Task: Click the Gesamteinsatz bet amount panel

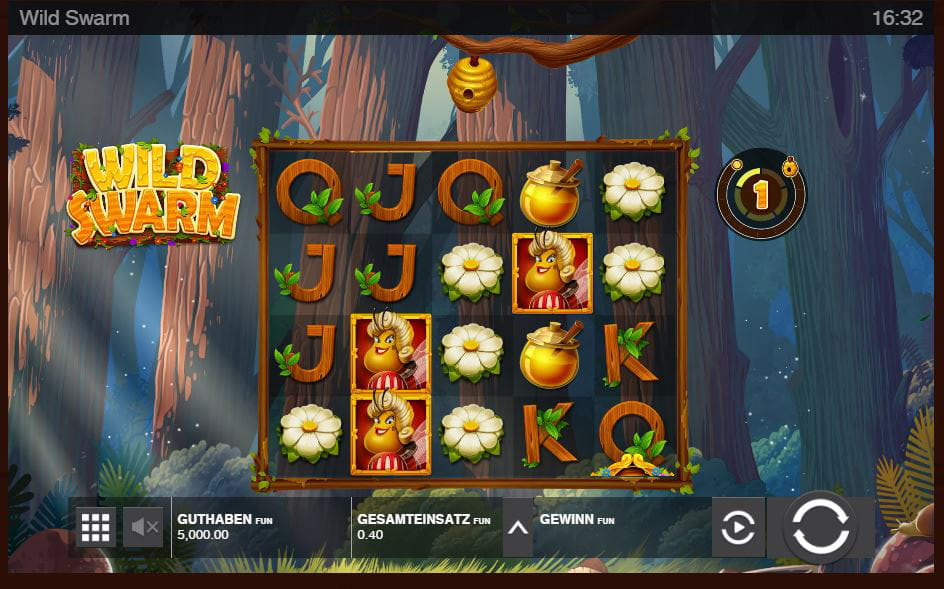Action: pos(425,527)
